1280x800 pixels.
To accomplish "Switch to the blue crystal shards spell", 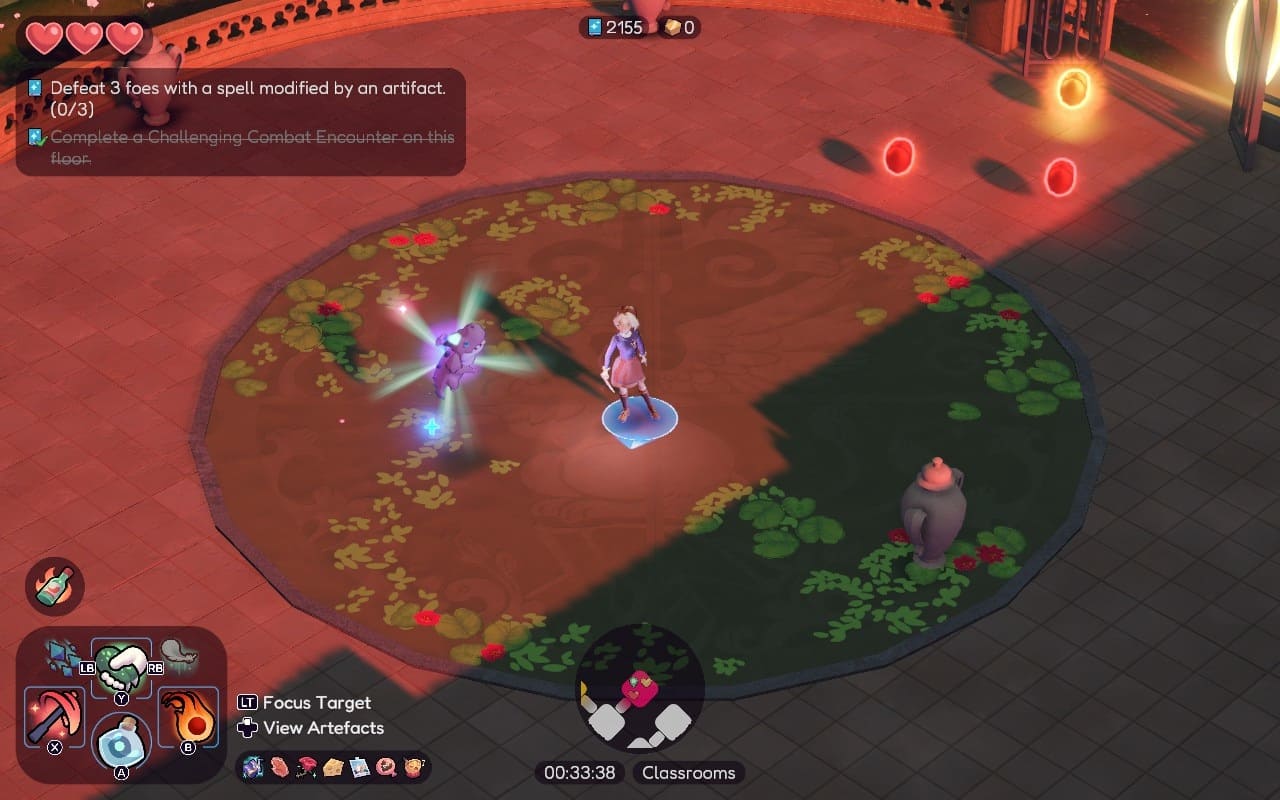I will pyautogui.click(x=63, y=657).
